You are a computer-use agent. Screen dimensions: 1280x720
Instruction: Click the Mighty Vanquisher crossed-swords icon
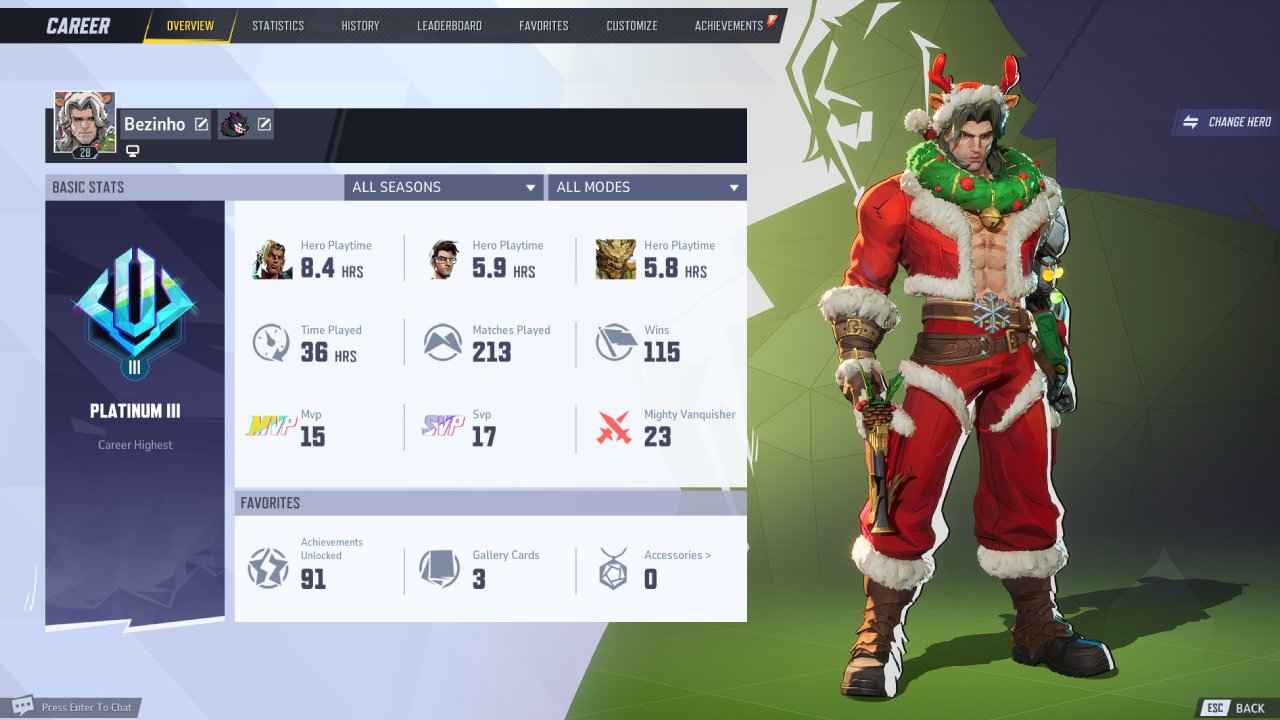pos(616,428)
